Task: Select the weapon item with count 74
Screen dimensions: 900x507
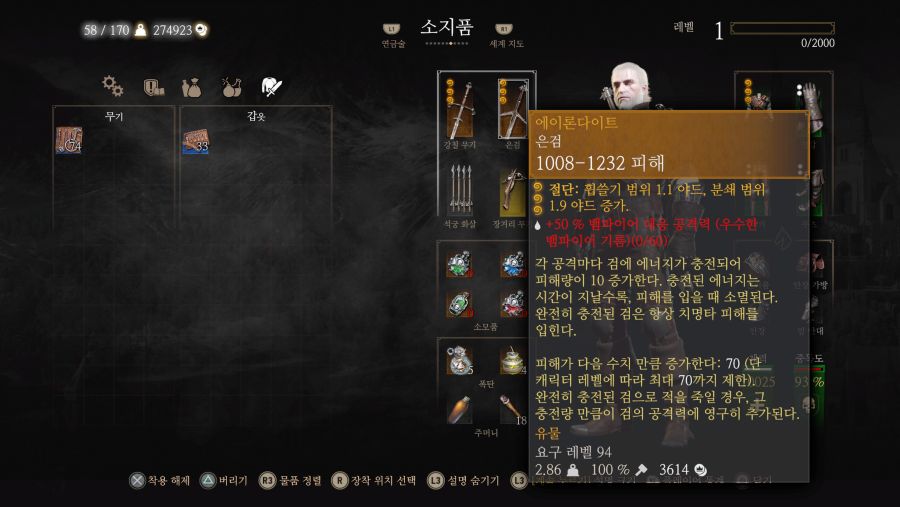Action: click(x=68, y=141)
